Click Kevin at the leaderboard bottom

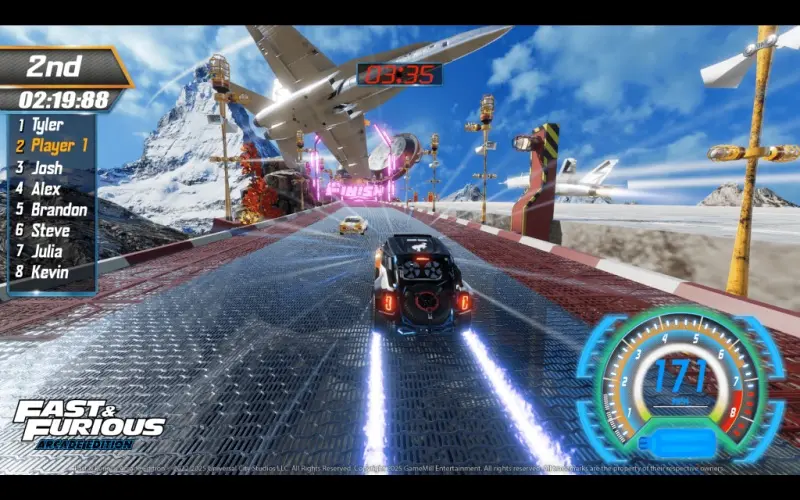point(47,272)
